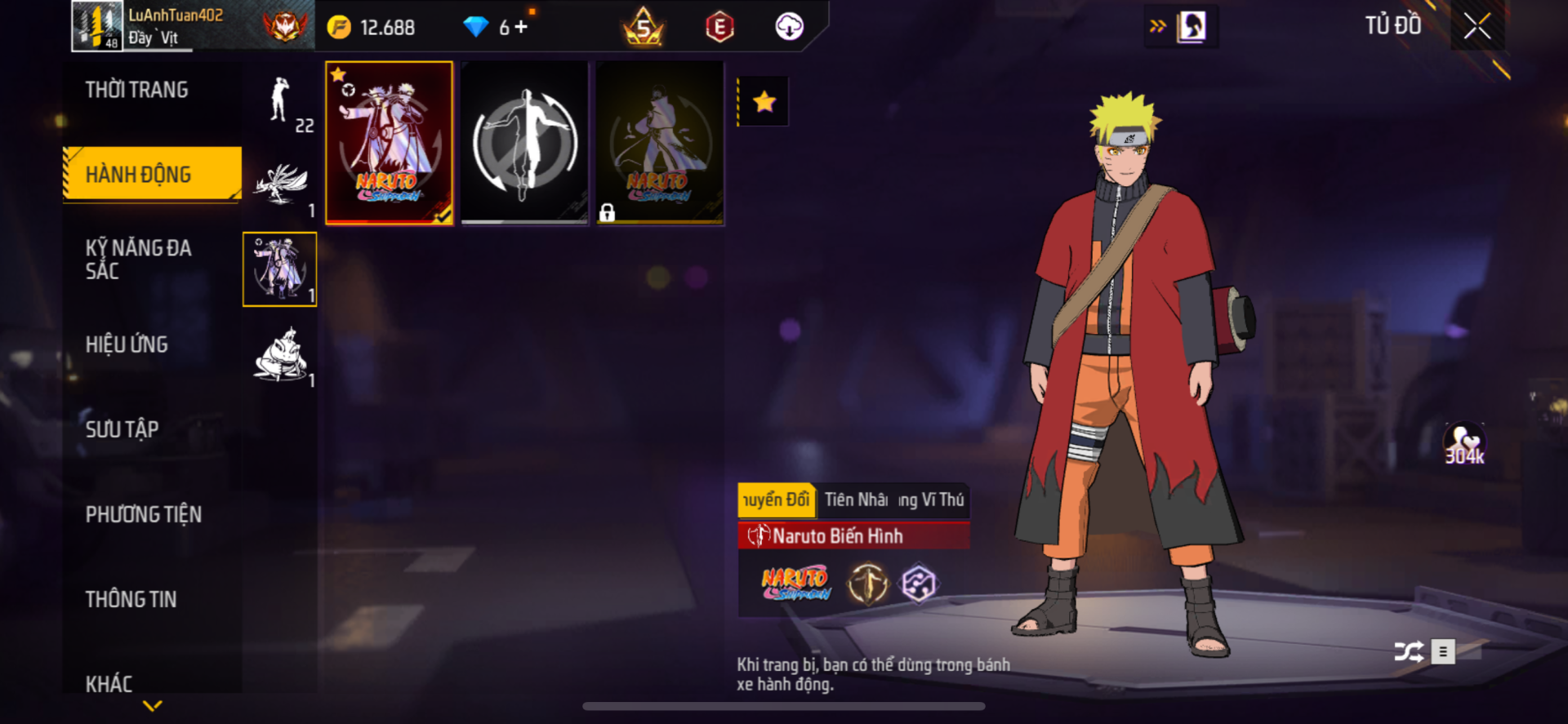Add diamonds with the plus button

(x=521, y=28)
